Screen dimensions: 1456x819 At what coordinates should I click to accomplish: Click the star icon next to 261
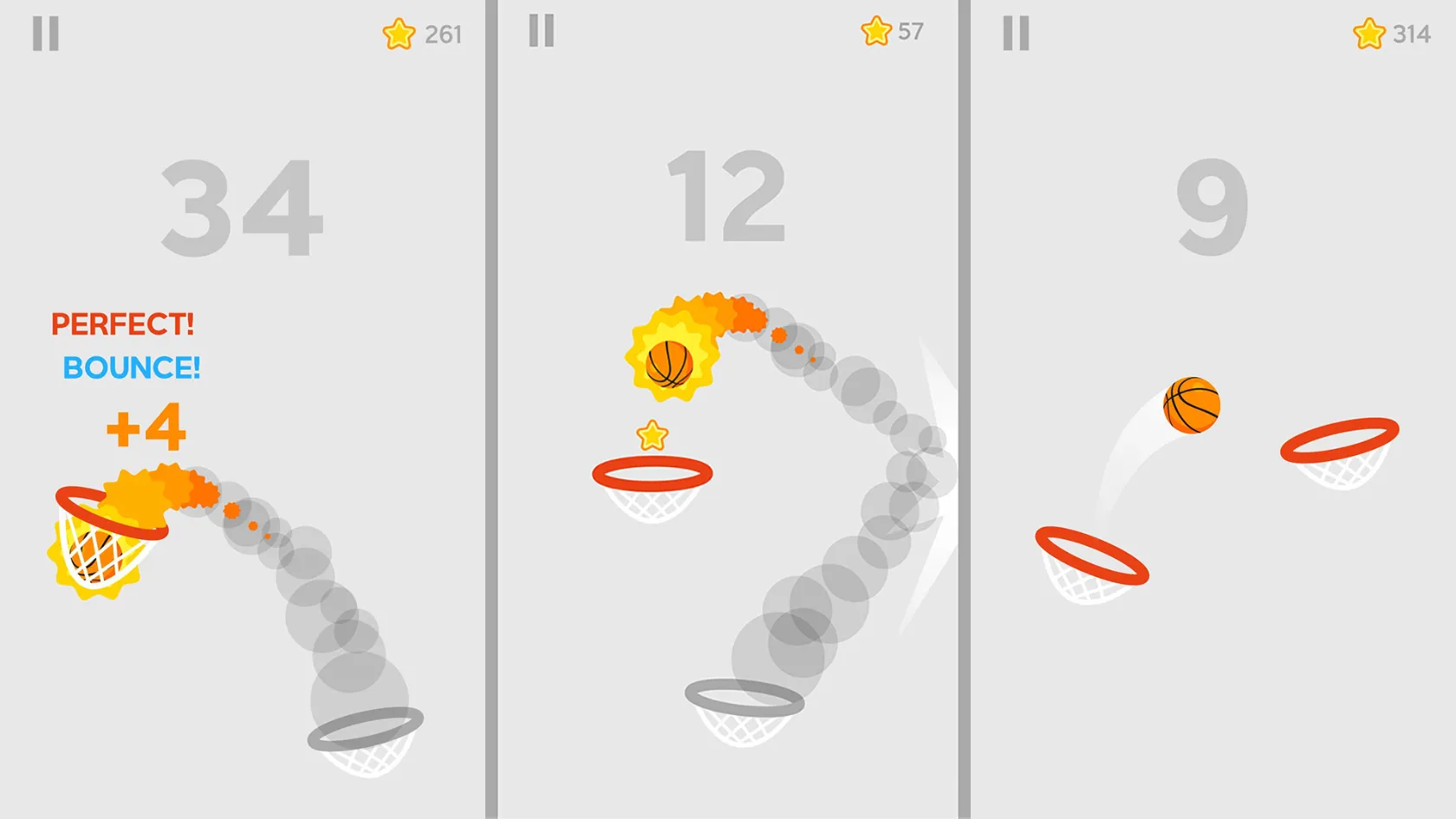tap(399, 33)
